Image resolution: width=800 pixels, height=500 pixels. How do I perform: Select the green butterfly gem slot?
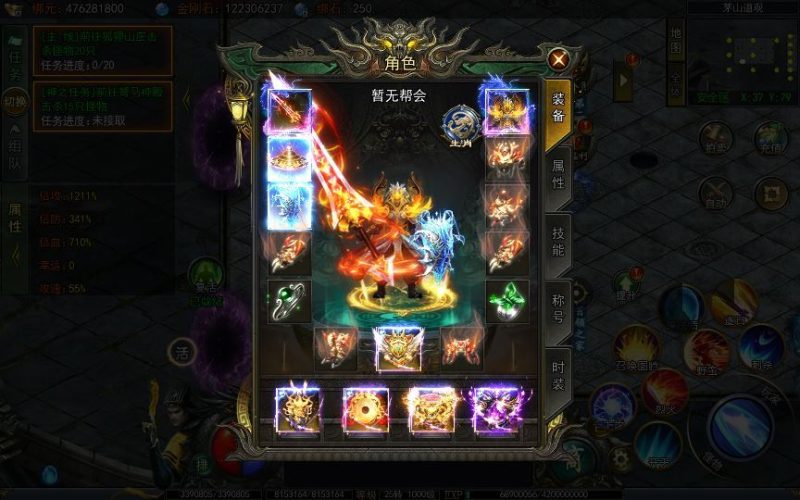[507, 299]
